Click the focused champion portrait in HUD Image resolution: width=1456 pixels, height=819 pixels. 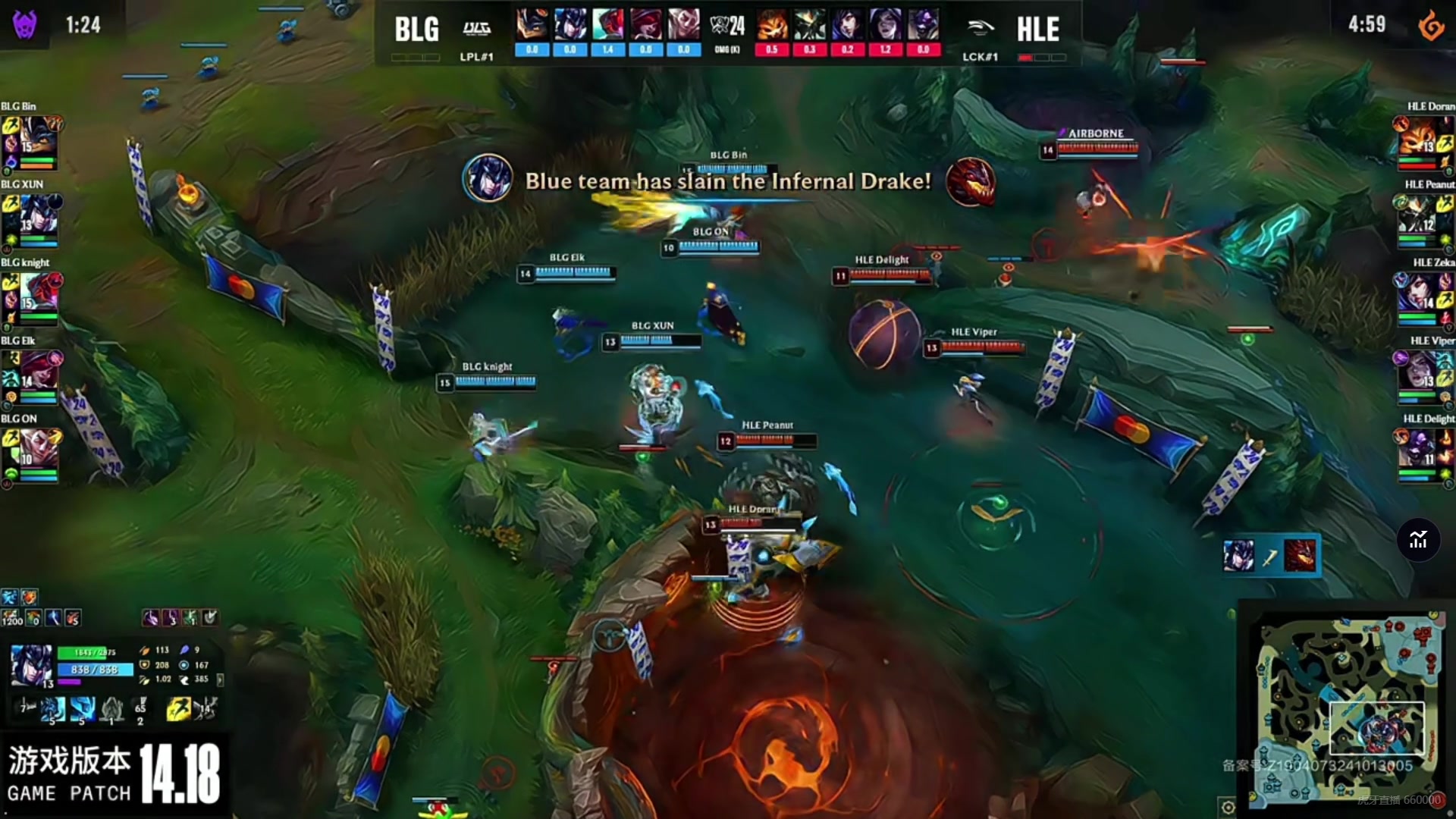pos(31,665)
